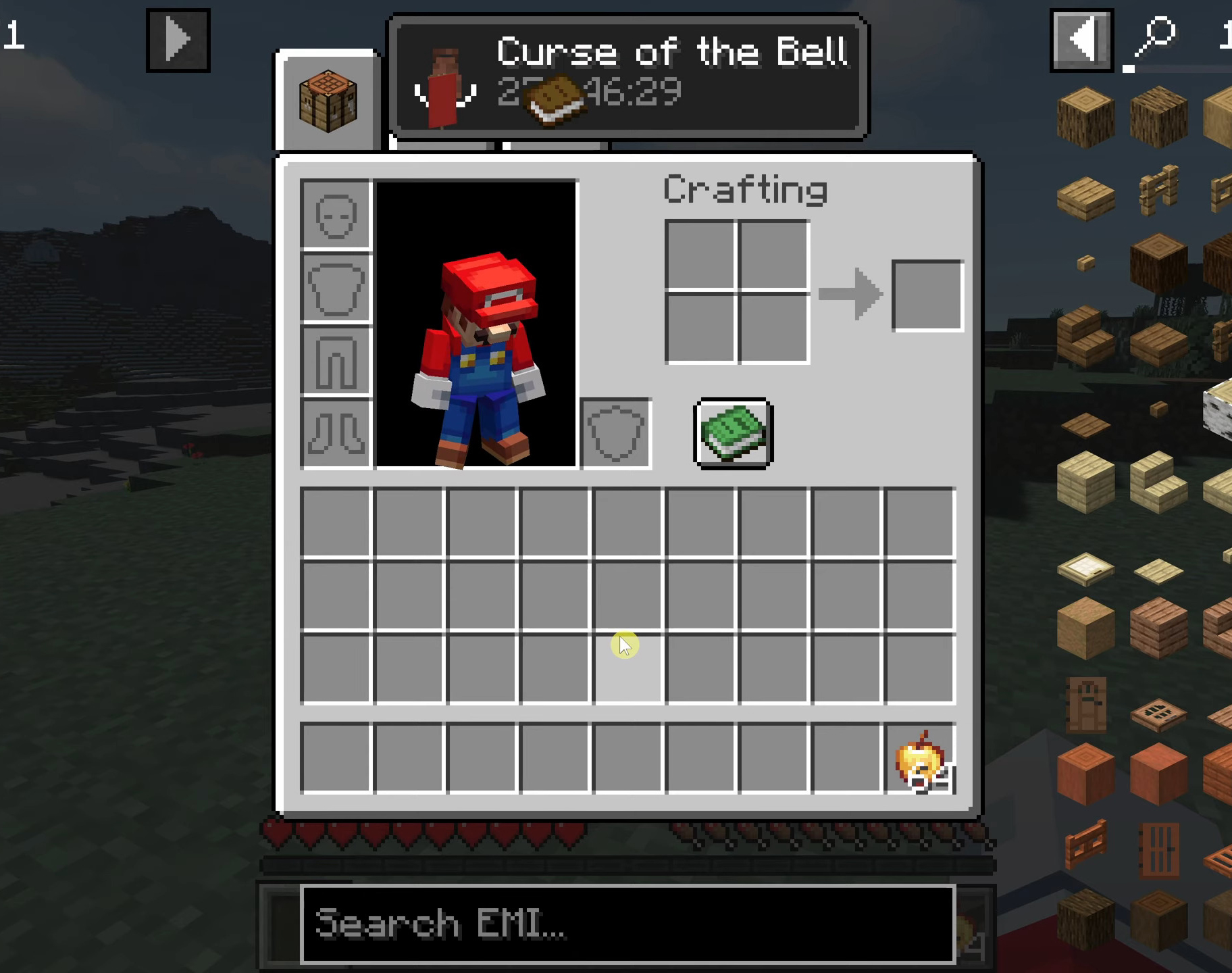The height and width of the screenshot is (973, 1232).
Task: Go to previous EMI page with left-pointing arrow
Action: (1081, 40)
